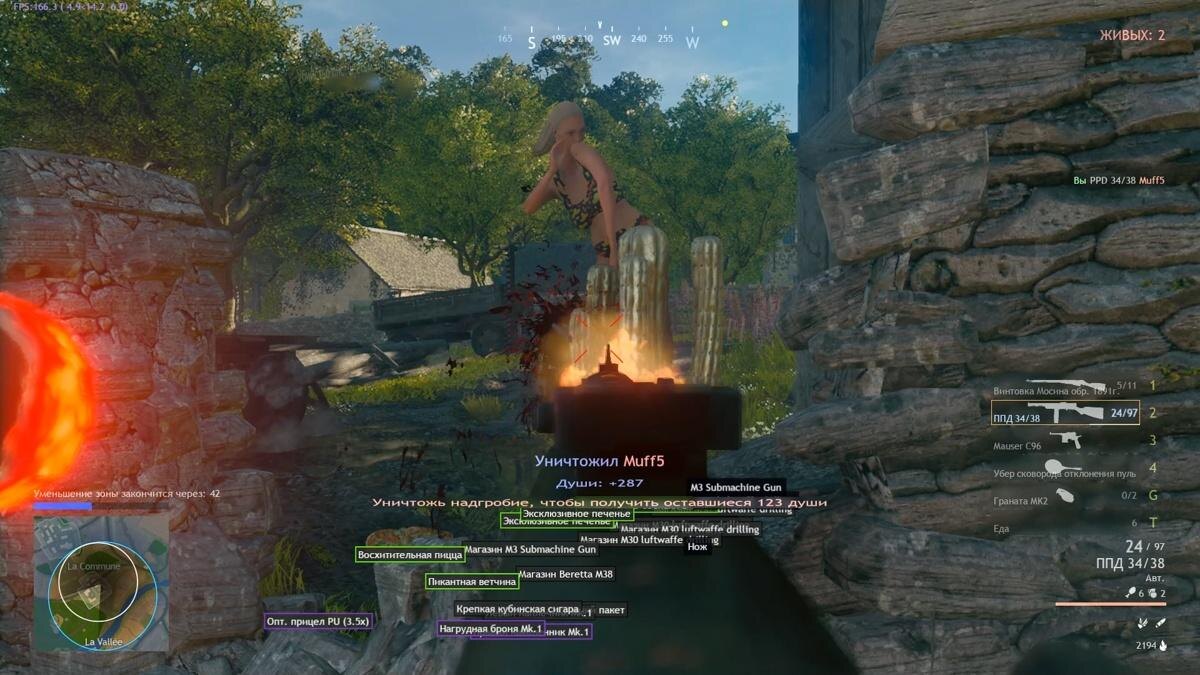Choose the Опт. прицел PU (3.5x) label
1200x675 pixels.
(x=318, y=621)
